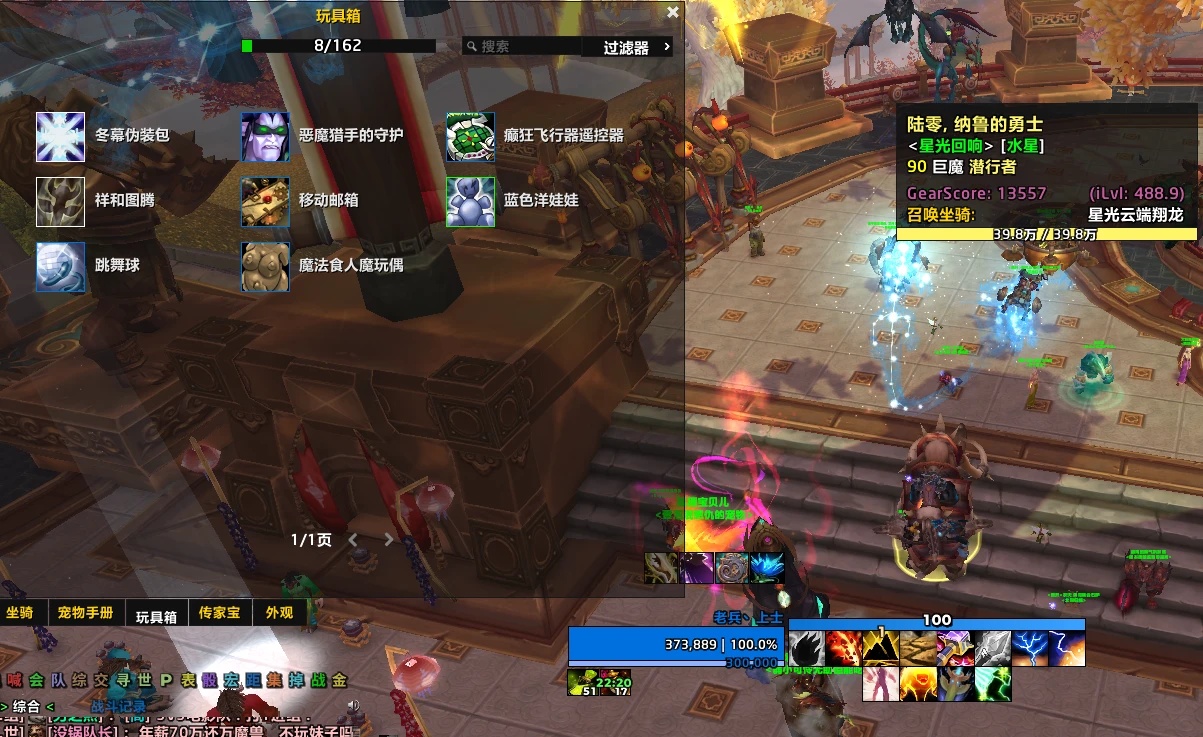Switch to the 坐骑 mounts tab
This screenshot has height=737, width=1203.
pos(20,613)
